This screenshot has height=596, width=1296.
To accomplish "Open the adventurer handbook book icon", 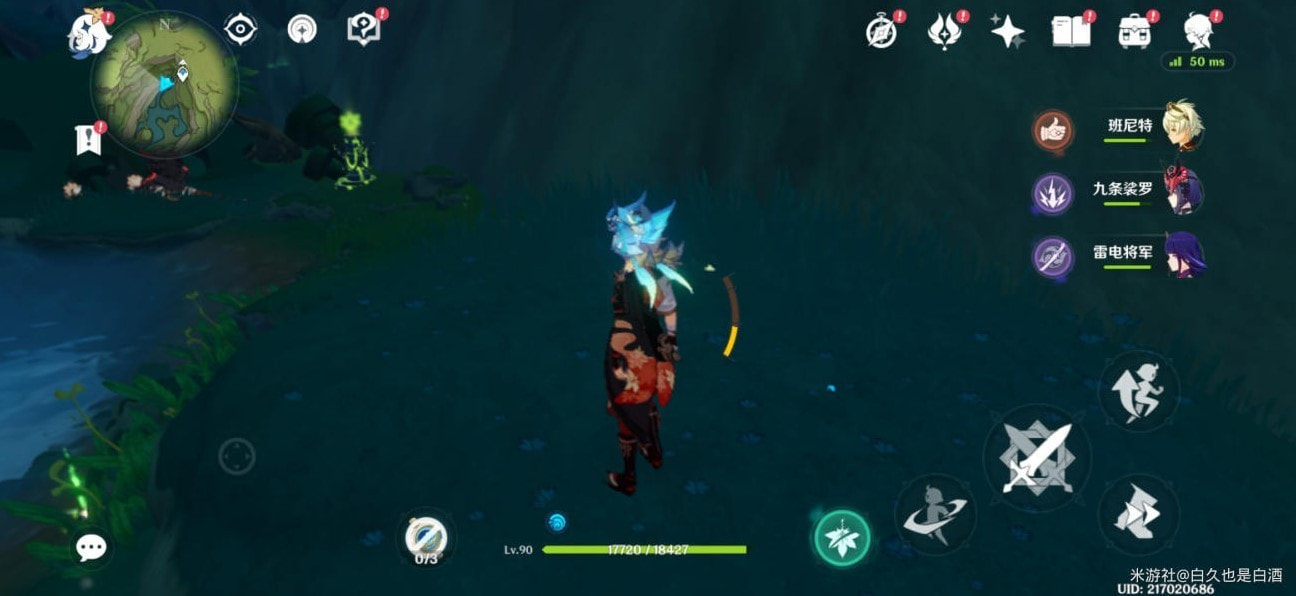I will point(1070,32).
